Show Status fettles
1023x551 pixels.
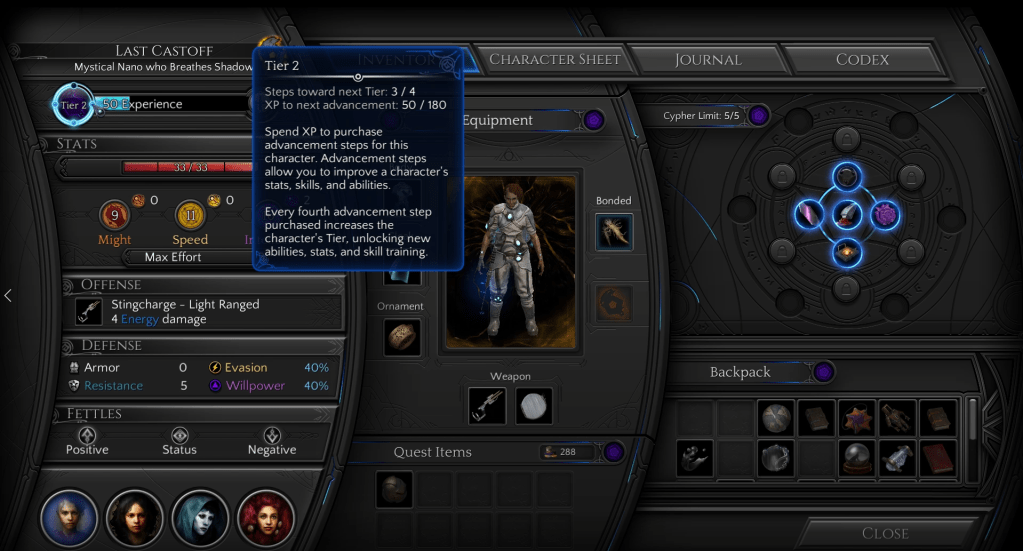(179, 441)
